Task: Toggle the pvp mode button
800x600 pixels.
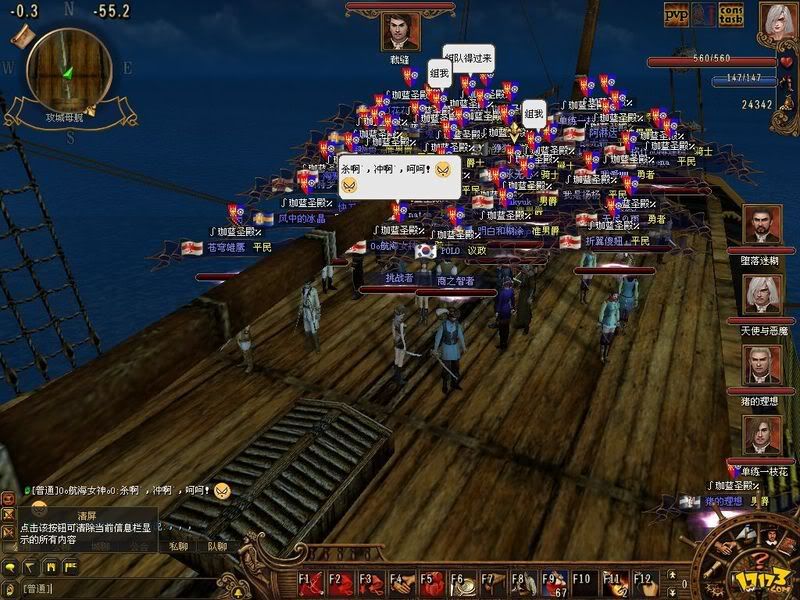Action: pyautogui.click(x=678, y=13)
